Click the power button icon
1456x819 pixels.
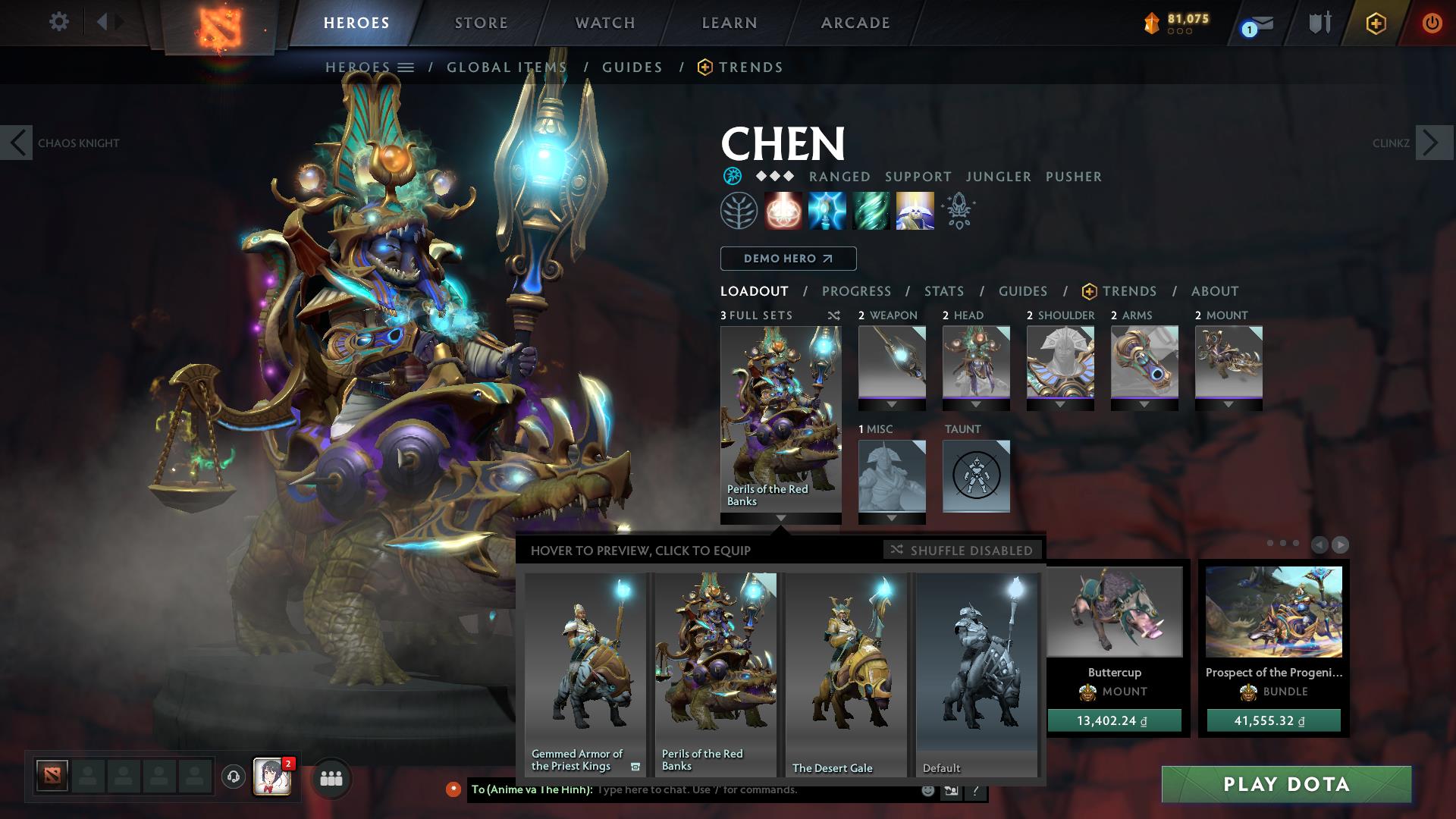1432,22
